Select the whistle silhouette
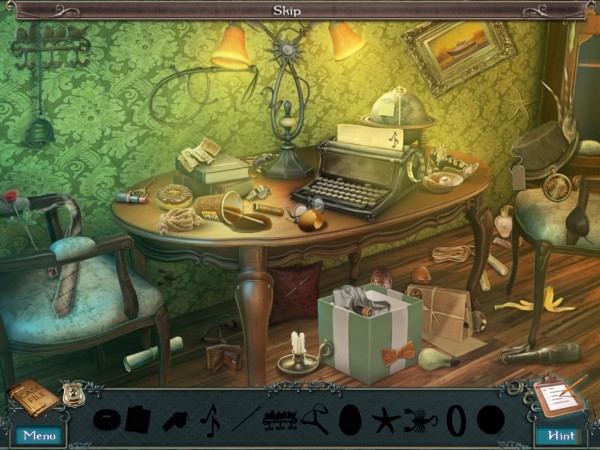 175,419
